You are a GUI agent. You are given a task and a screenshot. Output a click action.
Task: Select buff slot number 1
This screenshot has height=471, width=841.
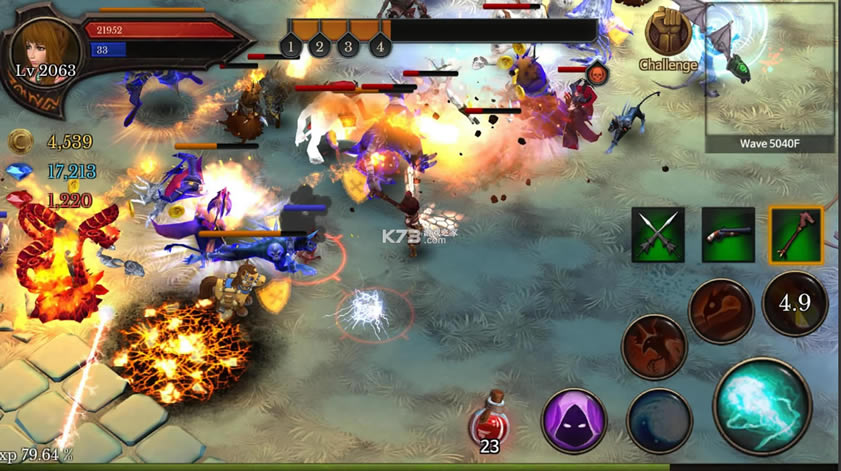click(x=291, y=45)
